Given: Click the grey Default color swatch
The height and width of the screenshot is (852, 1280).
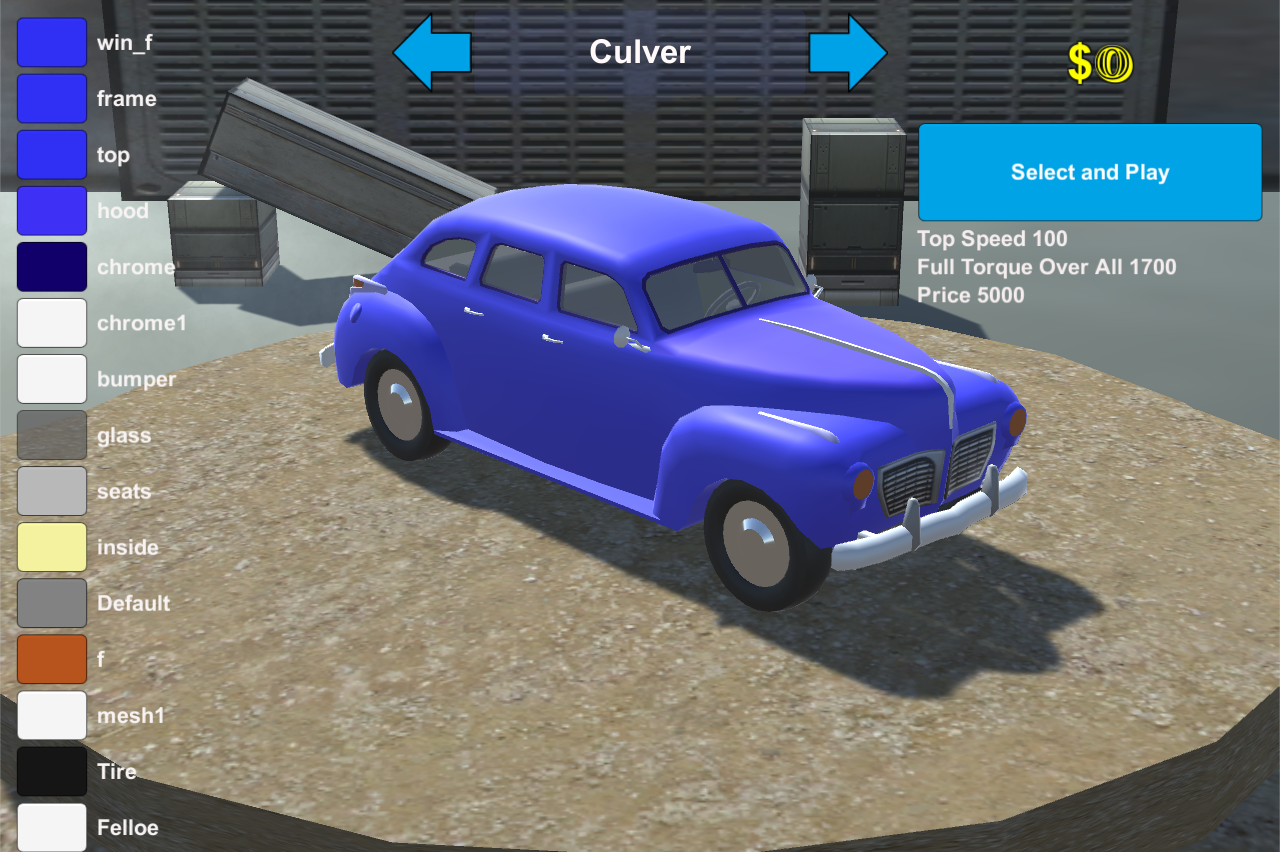Looking at the screenshot, I should click(x=52, y=603).
